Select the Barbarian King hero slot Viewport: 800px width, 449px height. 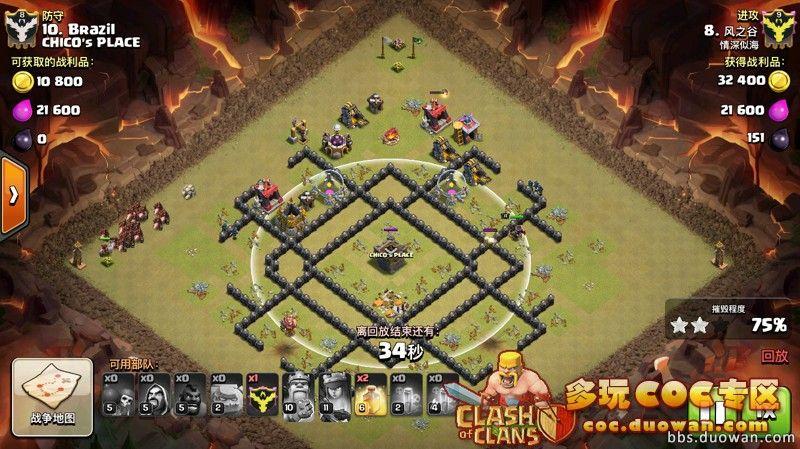[297, 394]
